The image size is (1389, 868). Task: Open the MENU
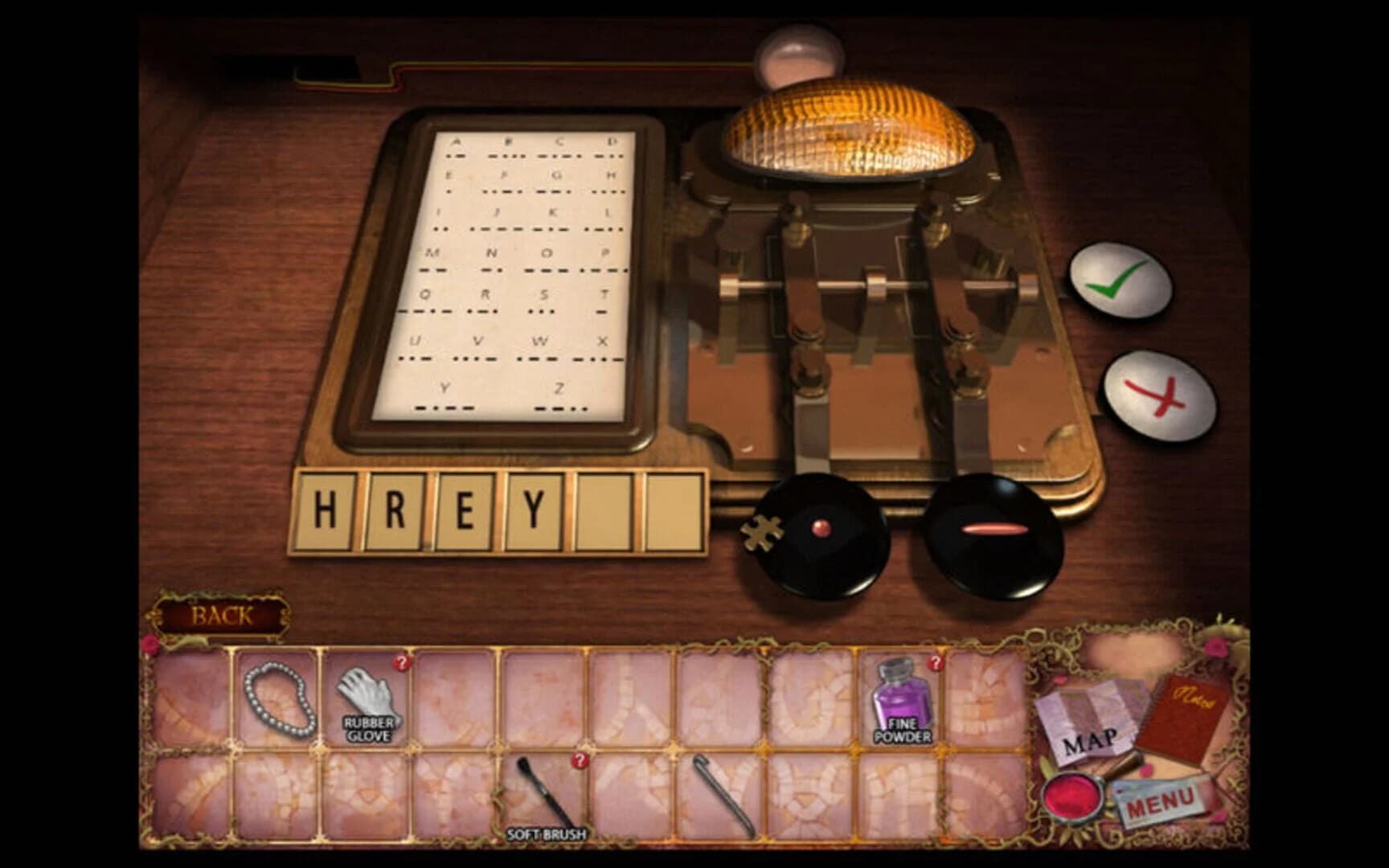(1161, 800)
